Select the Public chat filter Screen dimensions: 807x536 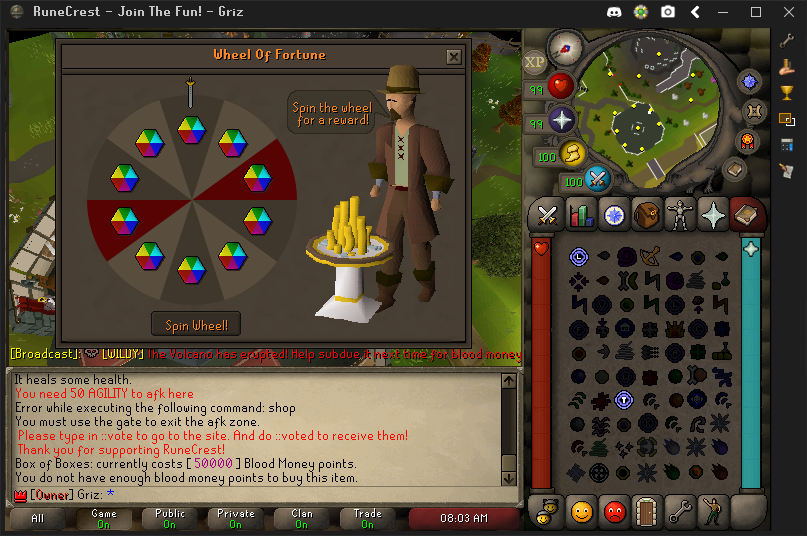pos(169,518)
